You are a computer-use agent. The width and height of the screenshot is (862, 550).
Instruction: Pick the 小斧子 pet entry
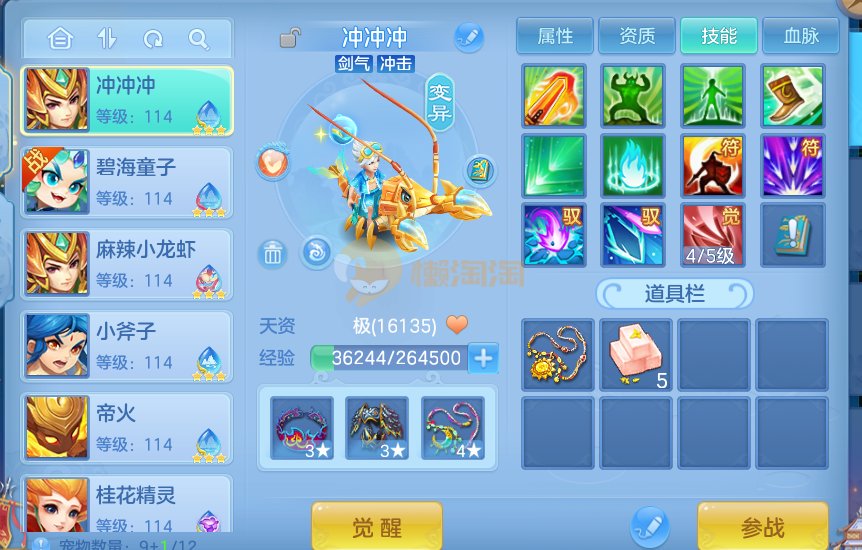(127, 346)
